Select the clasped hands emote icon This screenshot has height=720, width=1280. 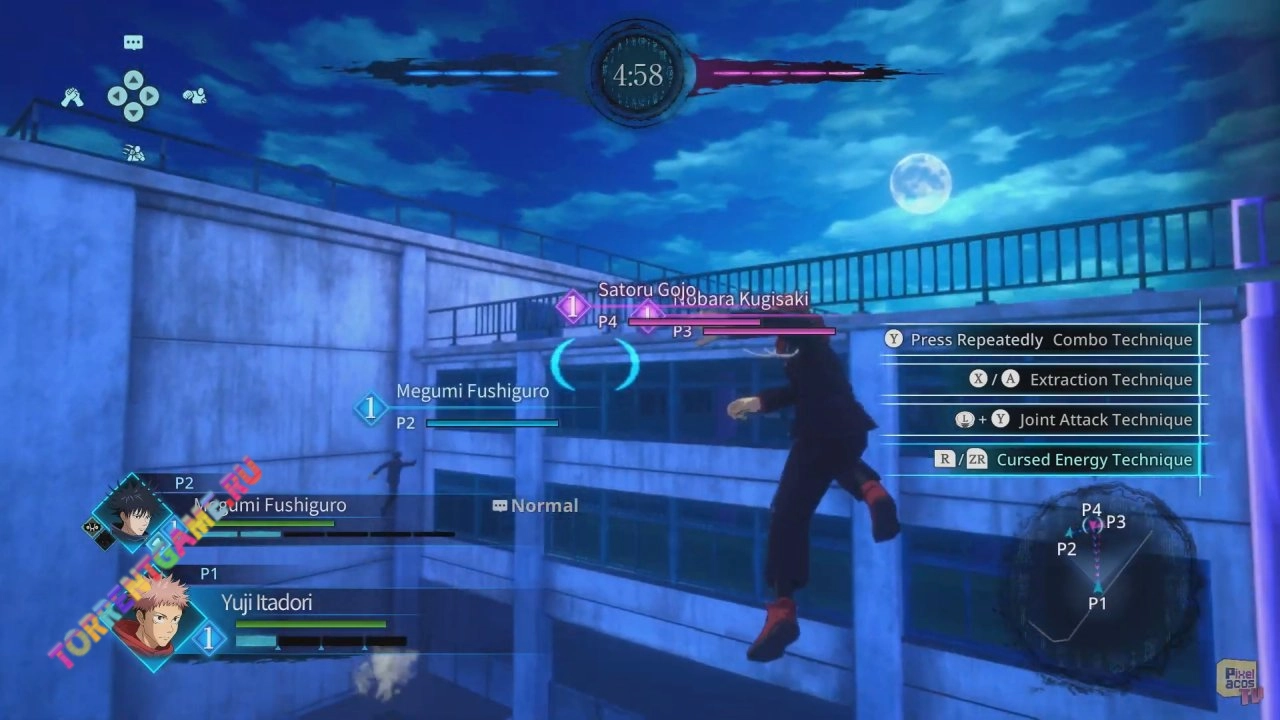point(71,97)
